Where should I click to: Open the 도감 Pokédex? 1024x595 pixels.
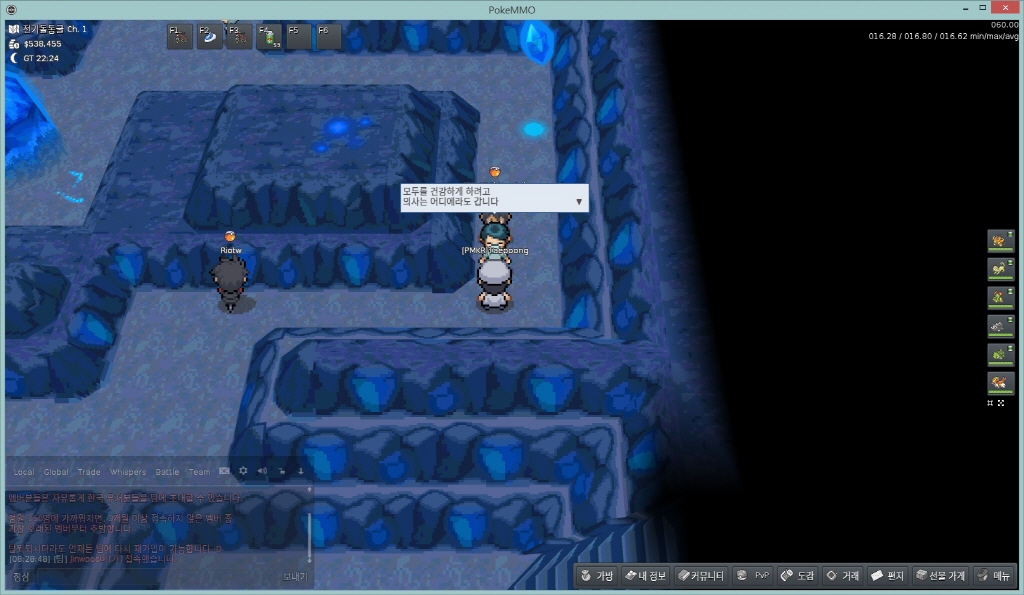coord(798,575)
